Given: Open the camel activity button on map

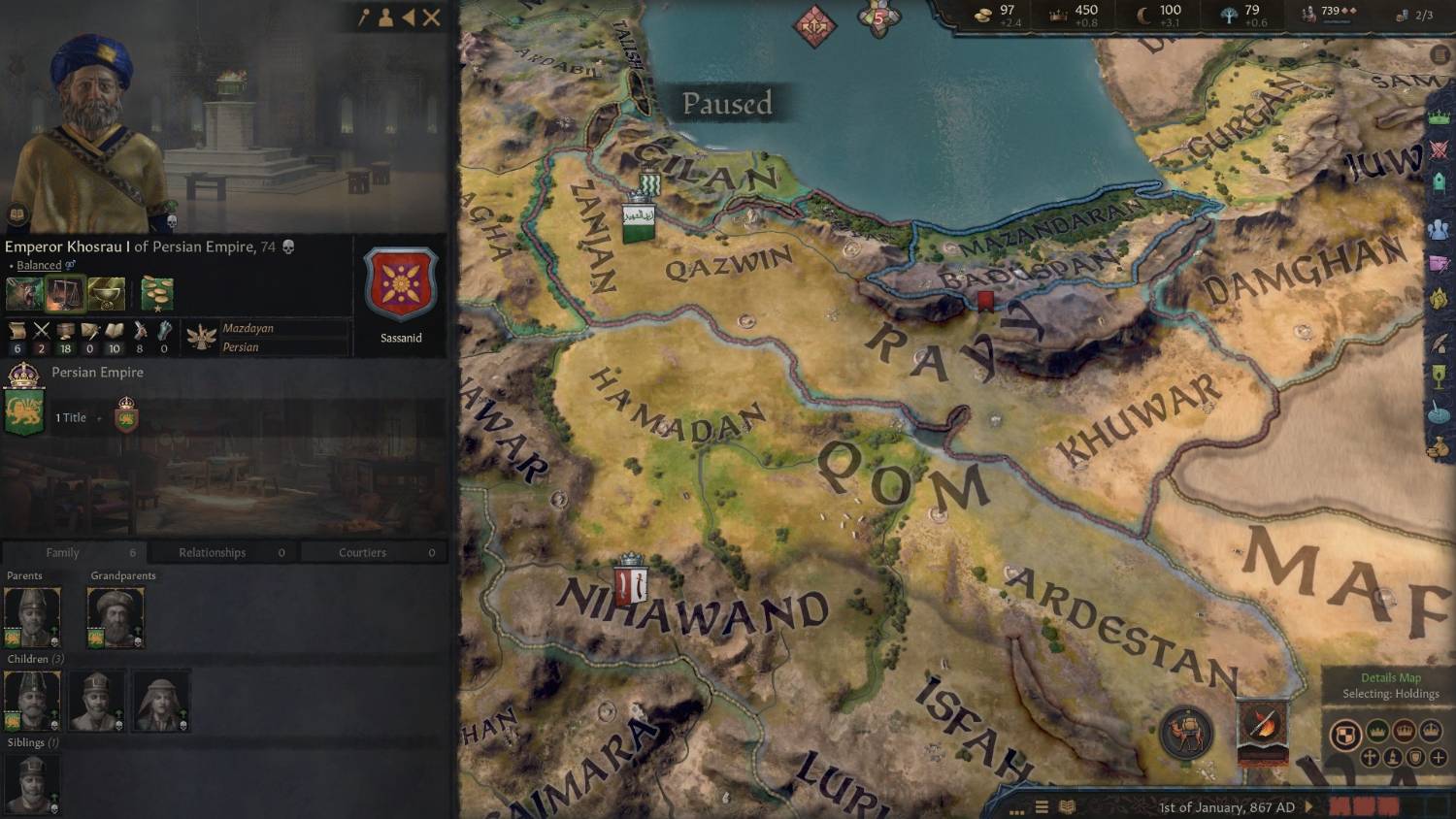Looking at the screenshot, I should (x=1185, y=734).
